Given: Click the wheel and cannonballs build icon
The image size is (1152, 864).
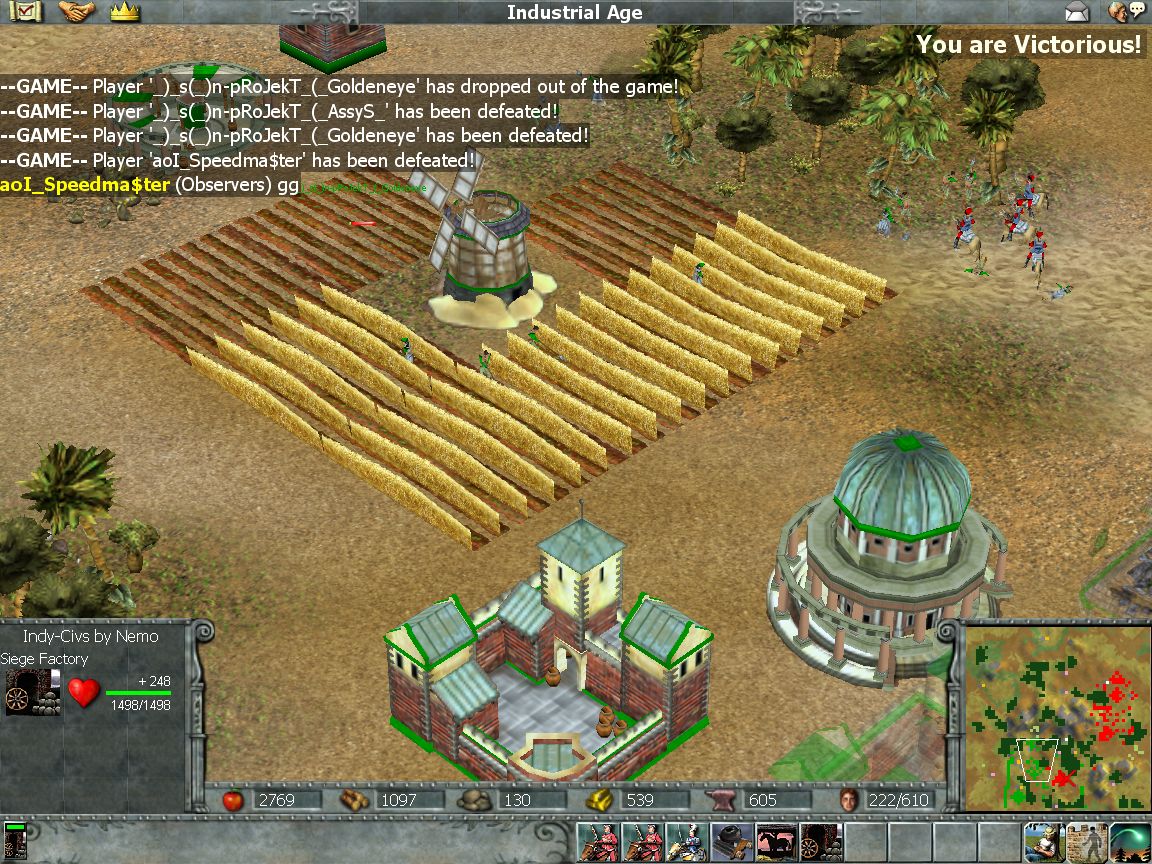Looking at the screenshot, I should click(x=820, y=843).
